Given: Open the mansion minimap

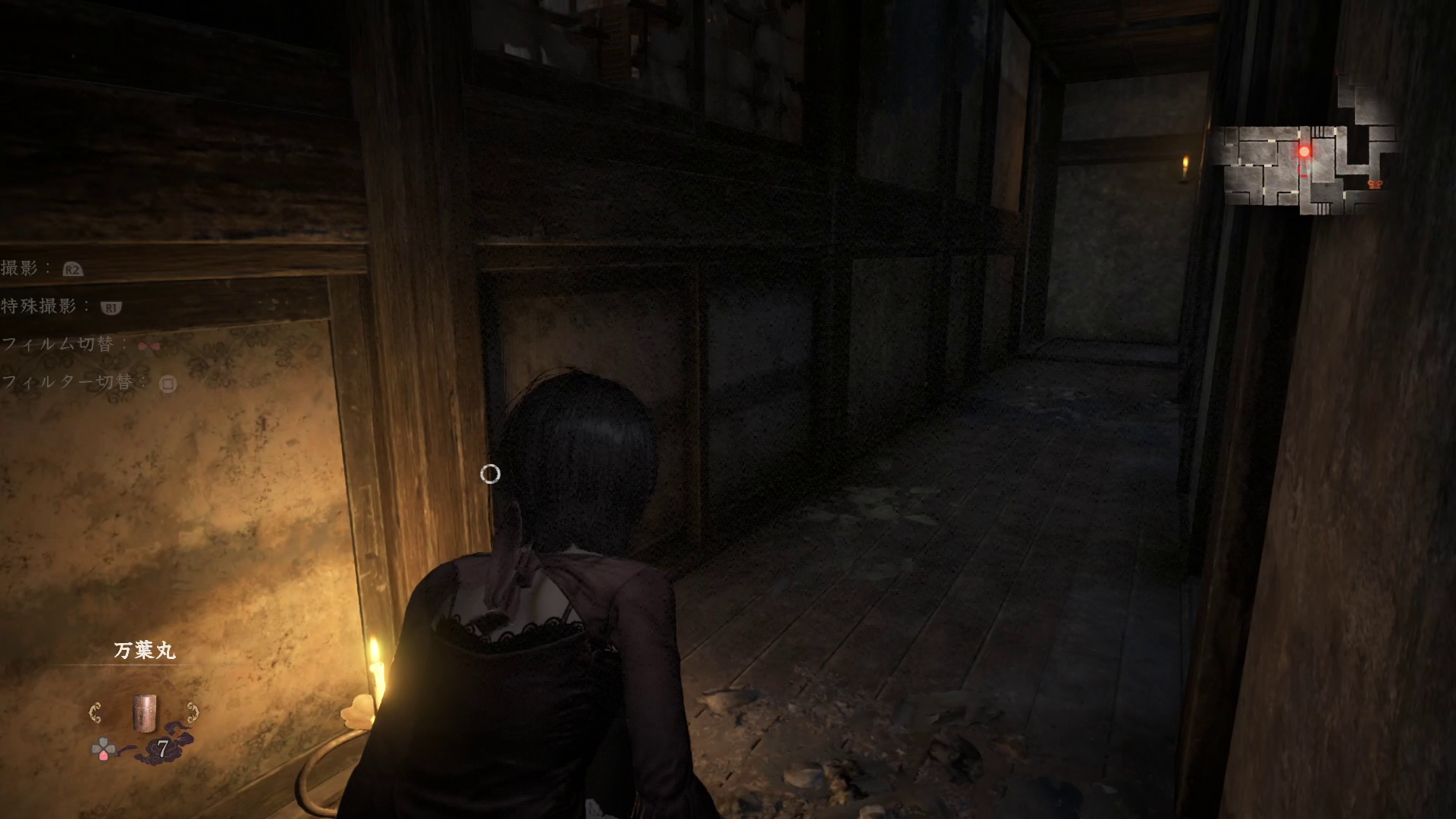Looking at the screenshot, I should (1308, 148).
